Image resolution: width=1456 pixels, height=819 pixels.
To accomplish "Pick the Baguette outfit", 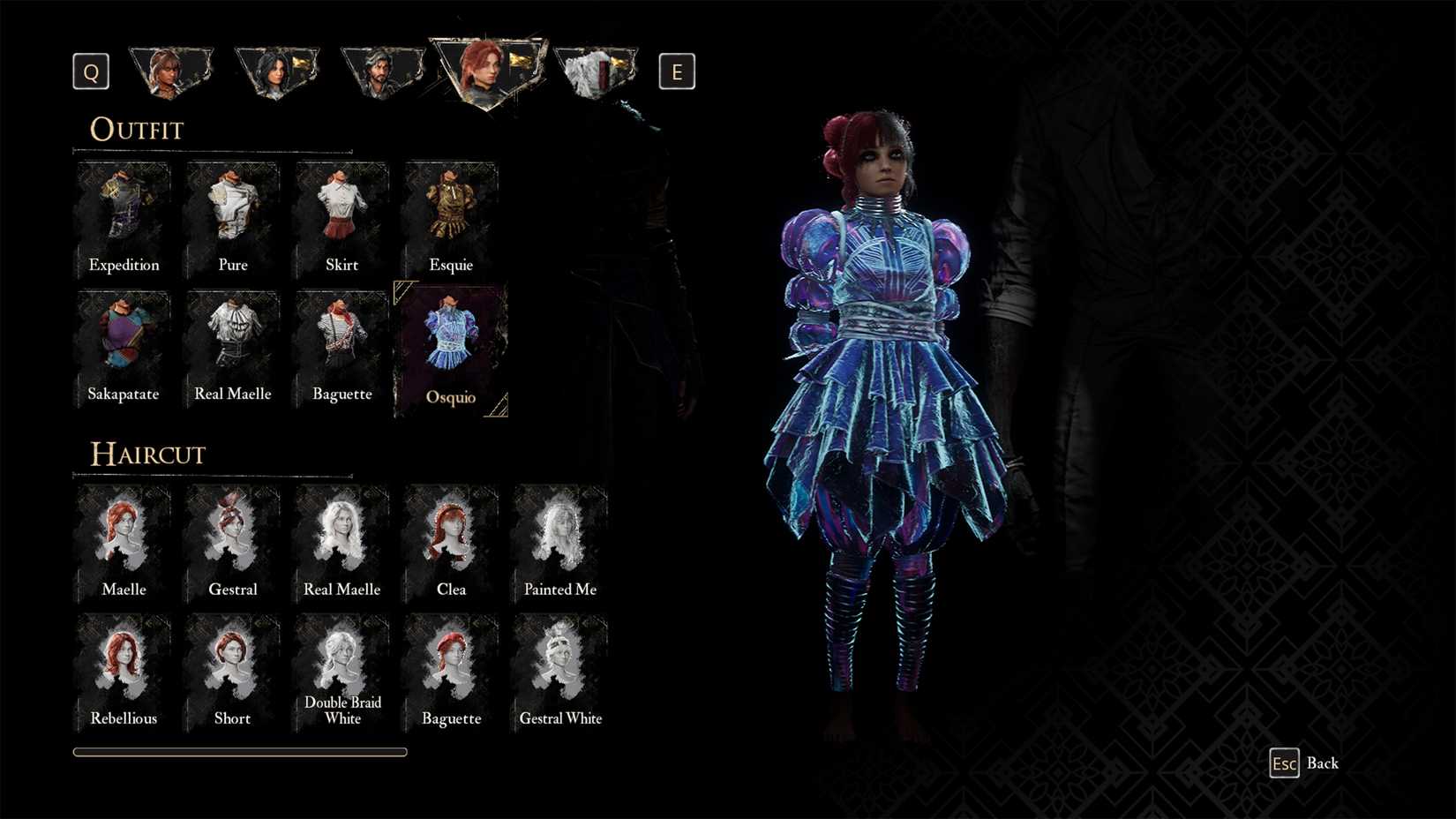I will point(341,342).
